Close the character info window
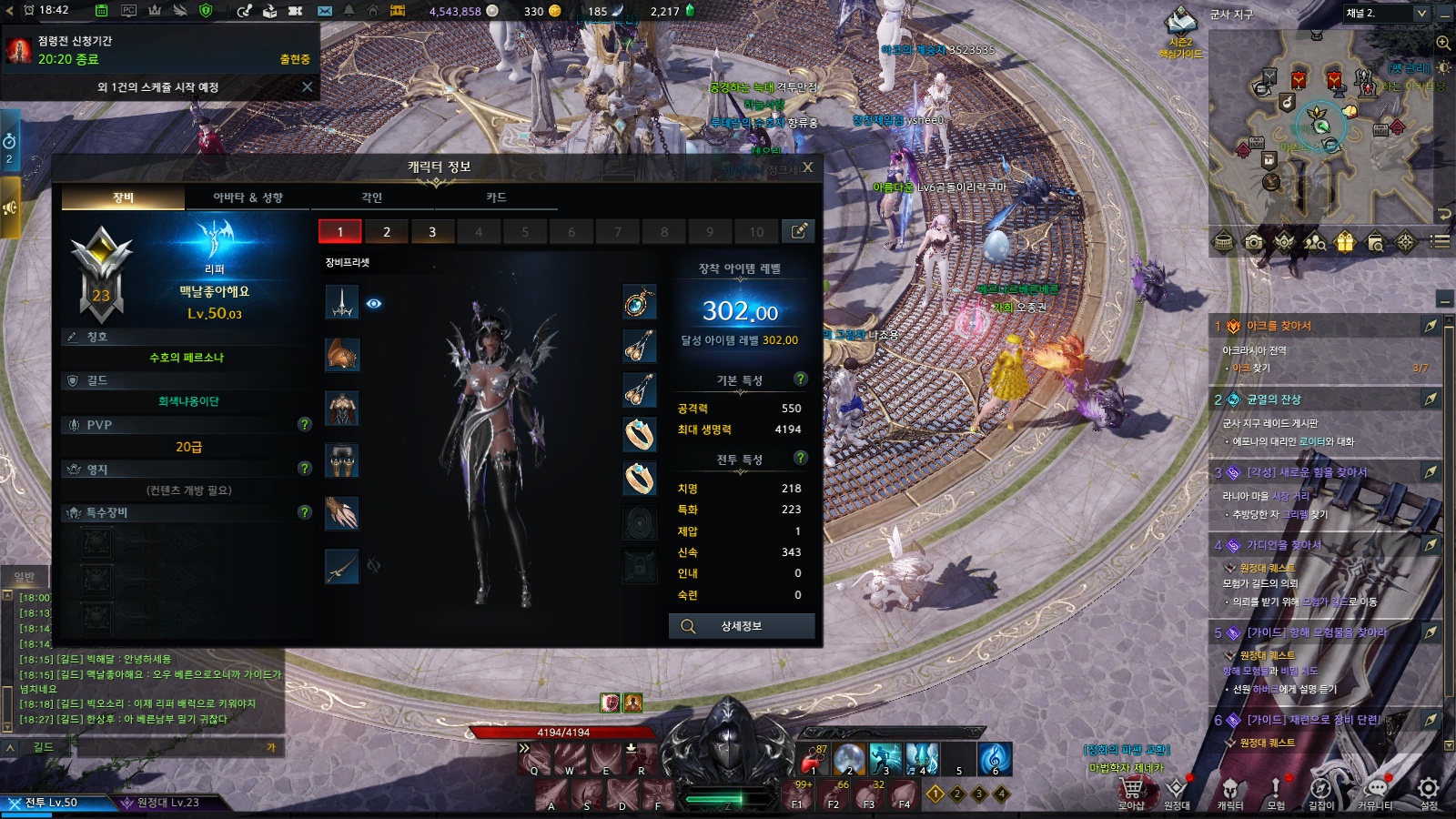 point(807,167)
